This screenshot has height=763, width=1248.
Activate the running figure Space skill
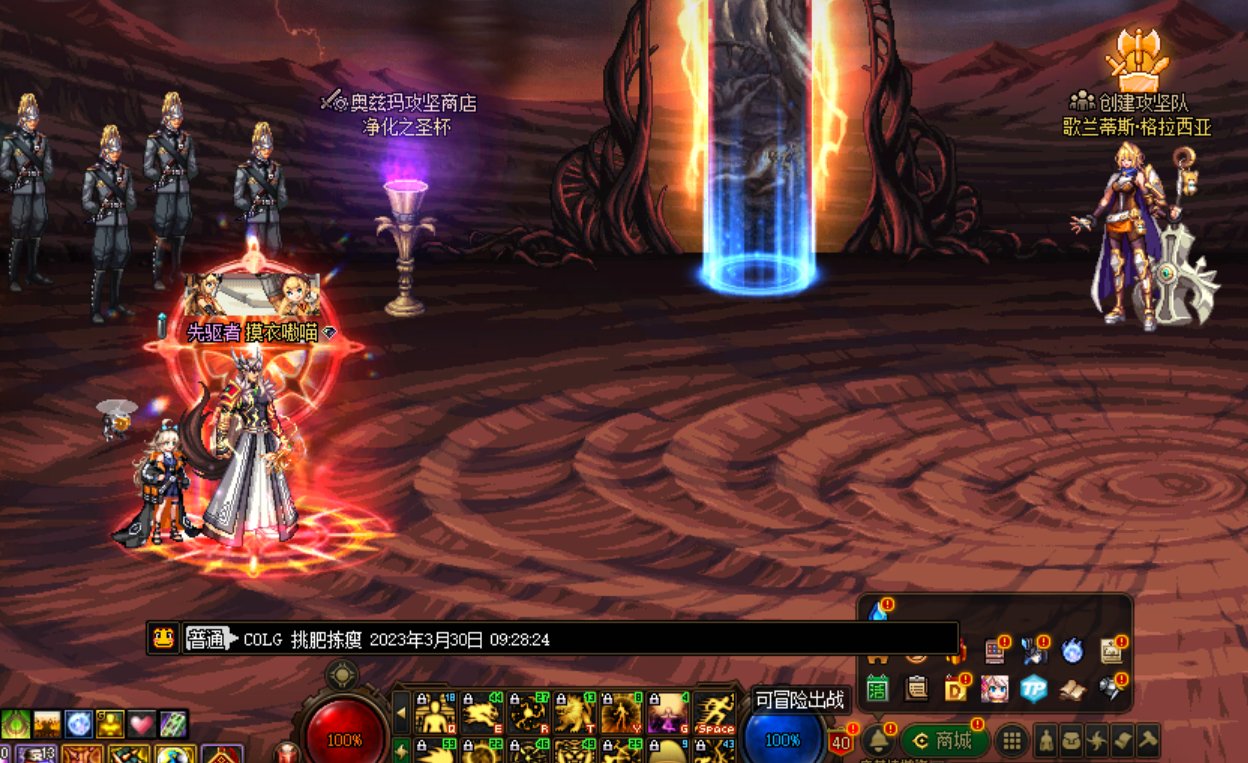click(714, 714)
